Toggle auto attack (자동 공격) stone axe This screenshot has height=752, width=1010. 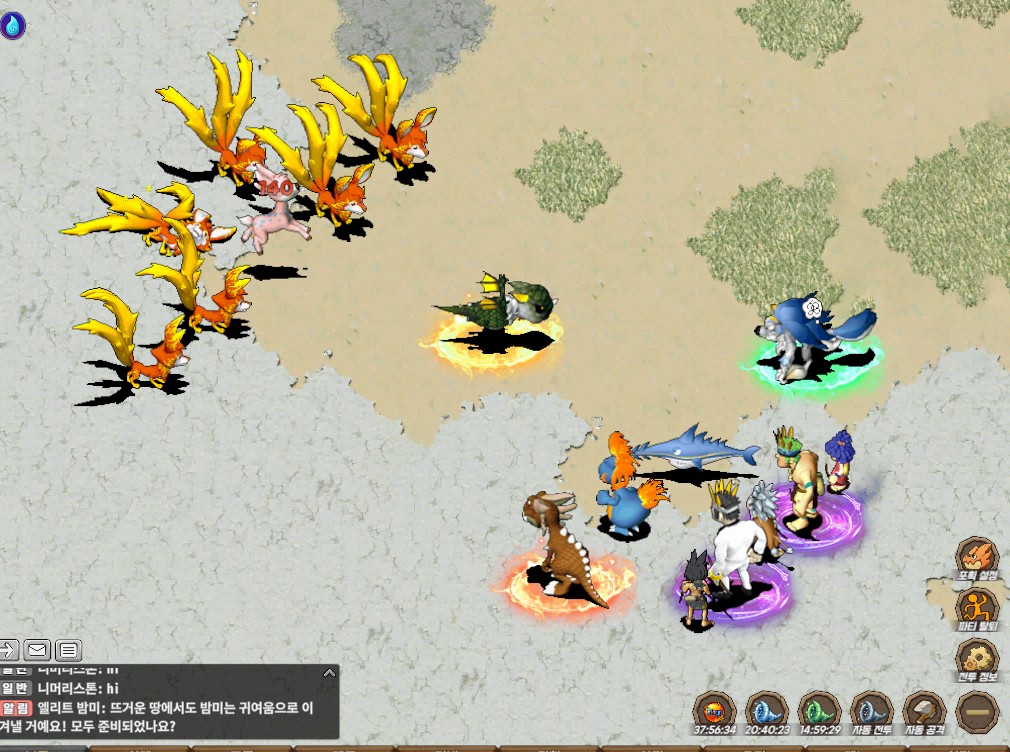(x=924, y=710)
